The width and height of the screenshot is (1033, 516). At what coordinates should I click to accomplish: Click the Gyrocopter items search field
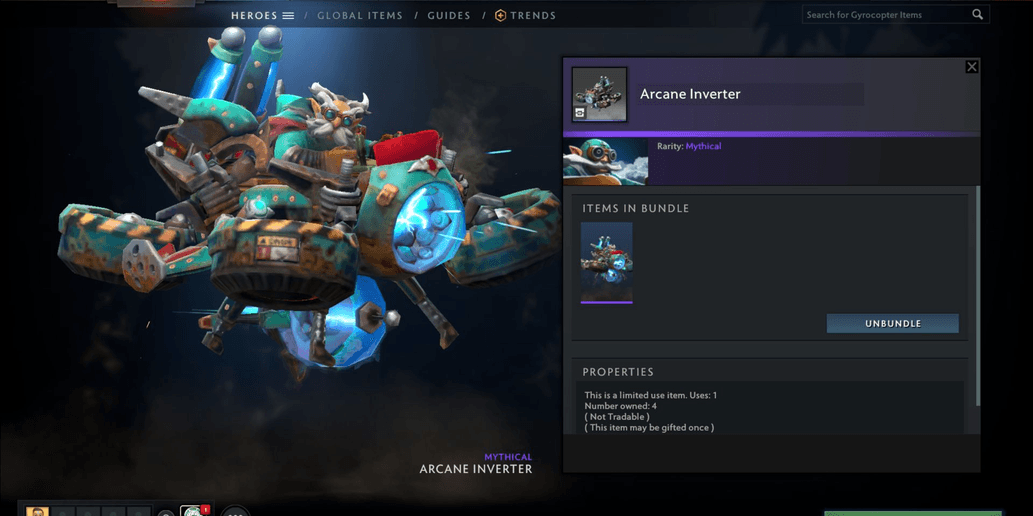coord(885,15)
